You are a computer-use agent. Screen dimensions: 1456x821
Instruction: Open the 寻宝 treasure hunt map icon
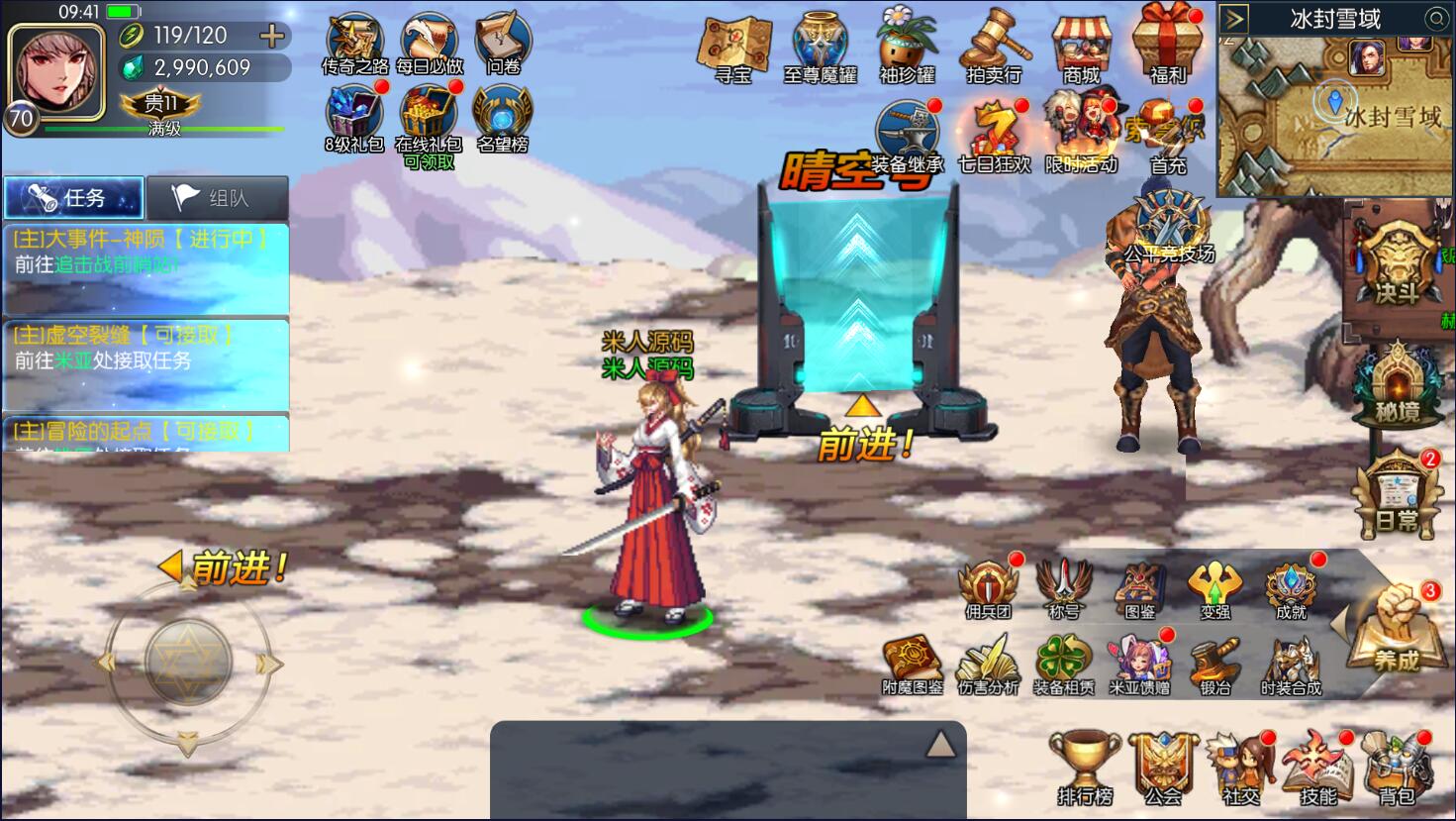[x=733, y=47]
